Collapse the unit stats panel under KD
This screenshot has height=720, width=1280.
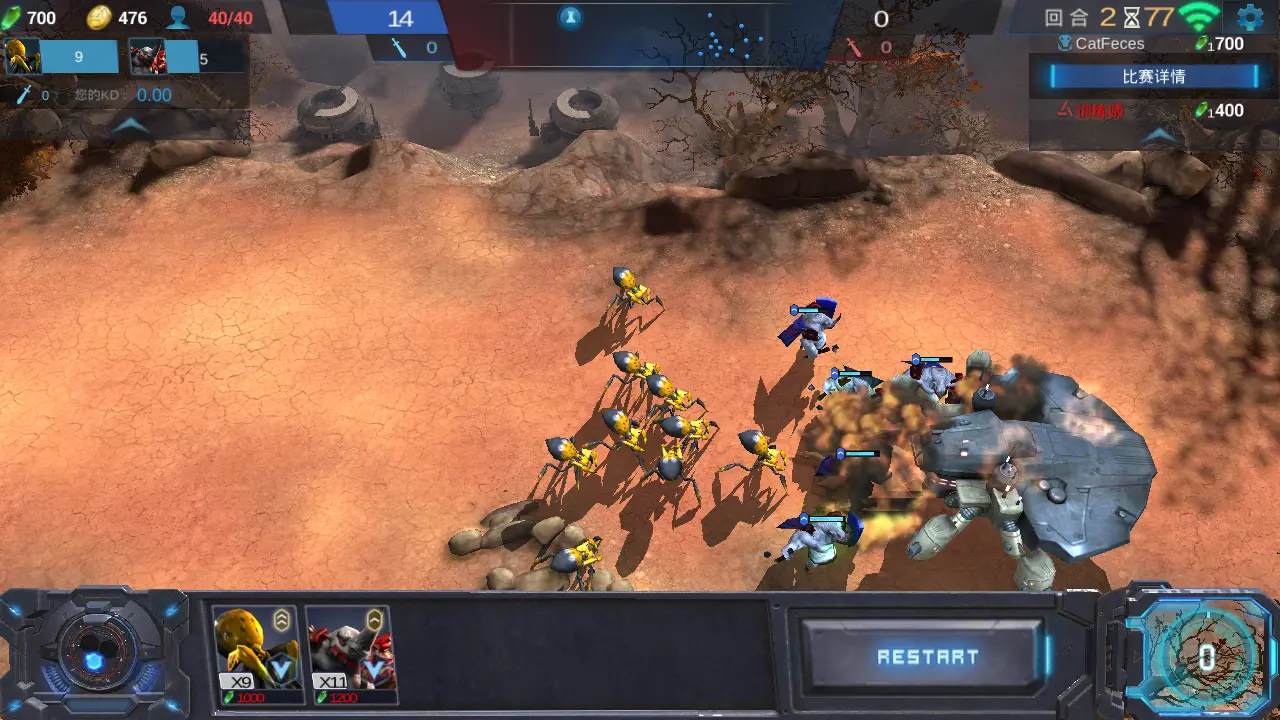(129, 126)
